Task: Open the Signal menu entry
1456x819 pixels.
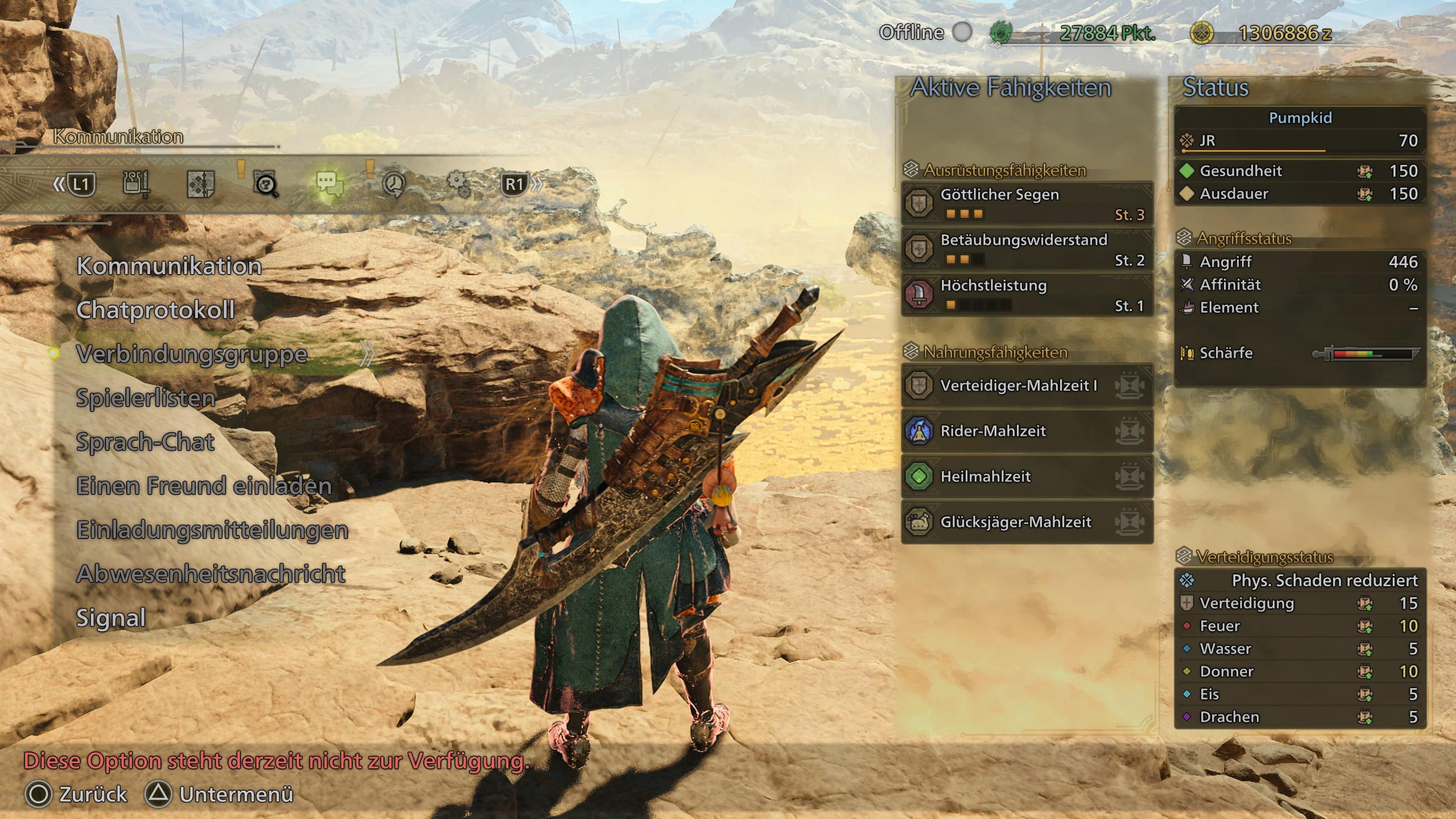Action: pos(111,618)
